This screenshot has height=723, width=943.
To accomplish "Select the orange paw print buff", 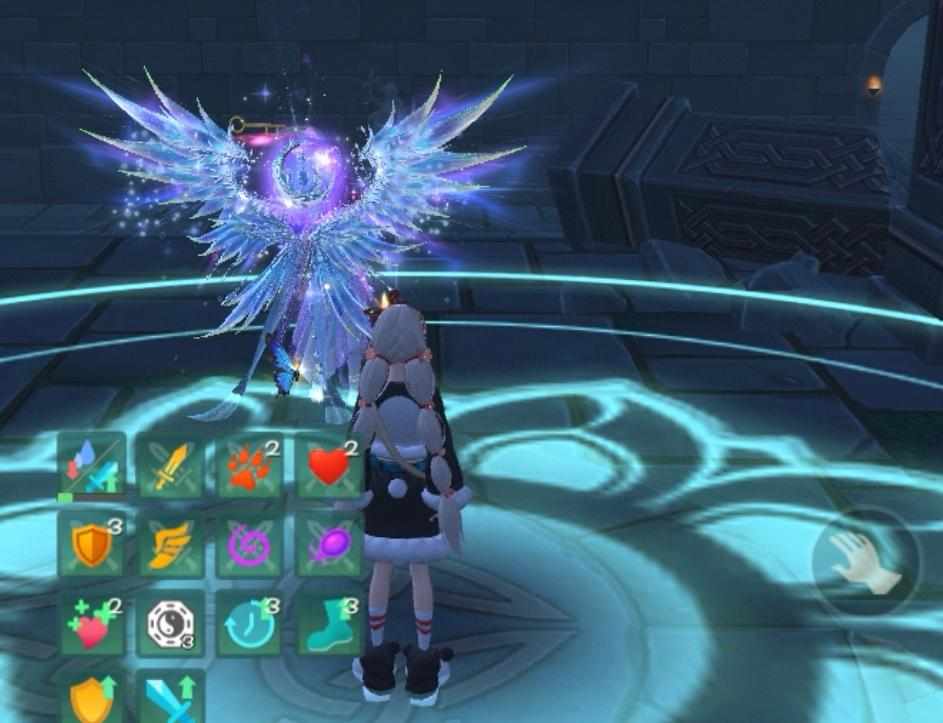I will [x=250, y=467].
